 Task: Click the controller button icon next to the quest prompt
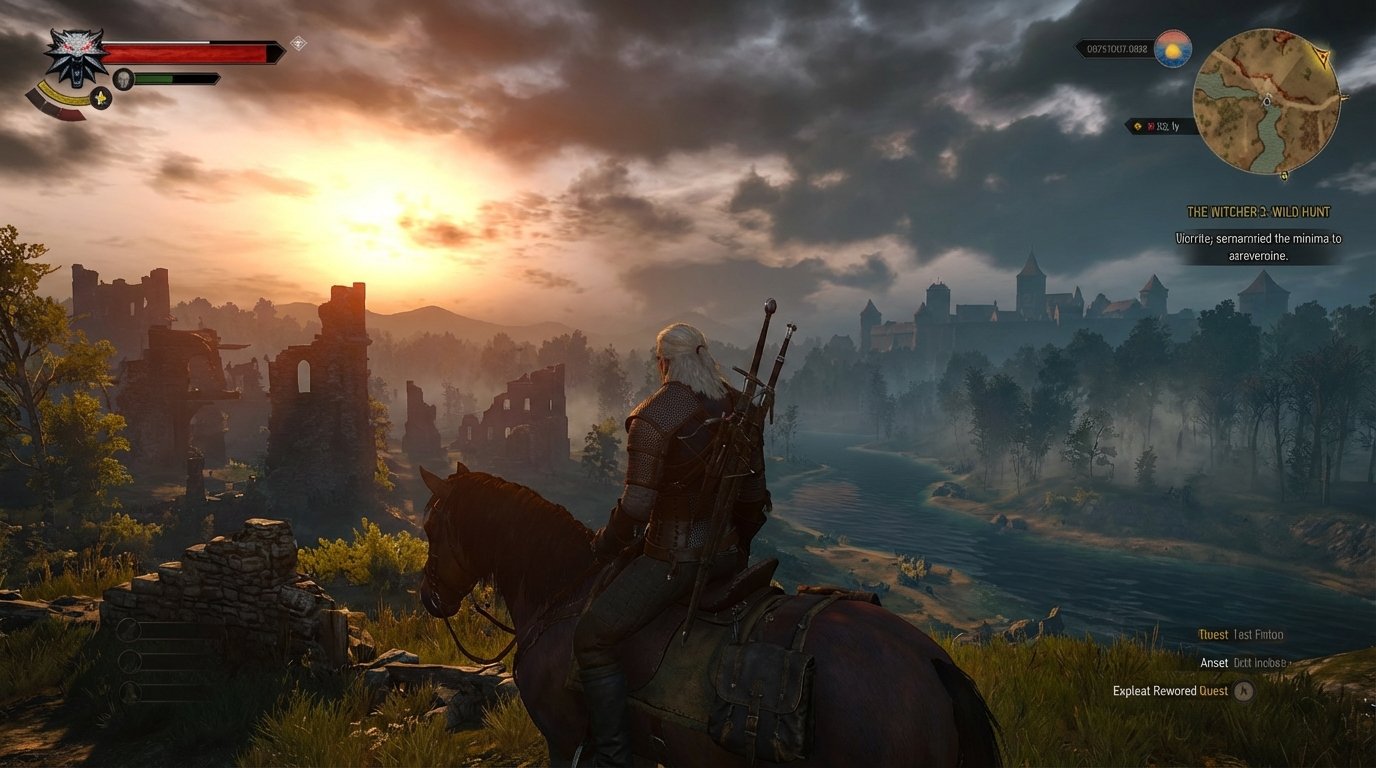click(1243, 691)
